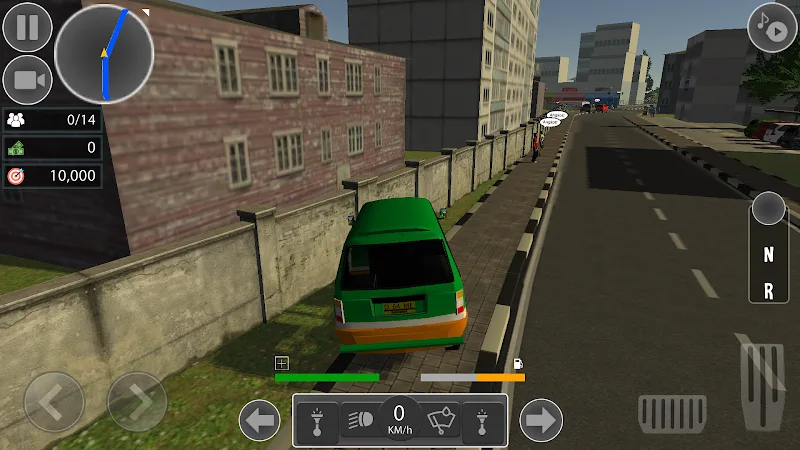
Task: Open the circular route minimap
Action: [104, 52]
